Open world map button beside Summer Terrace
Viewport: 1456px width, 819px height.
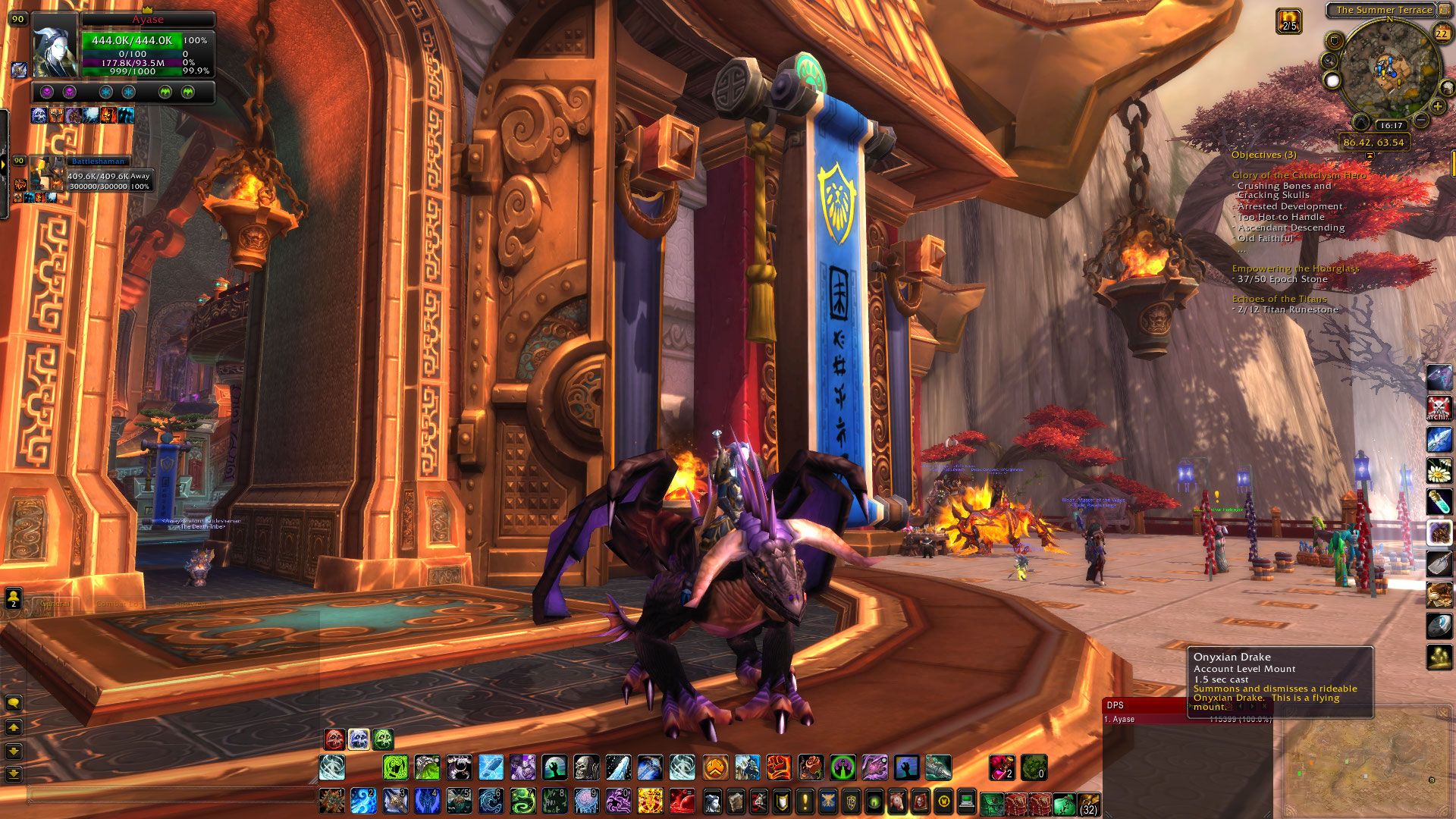(1444, 10)
